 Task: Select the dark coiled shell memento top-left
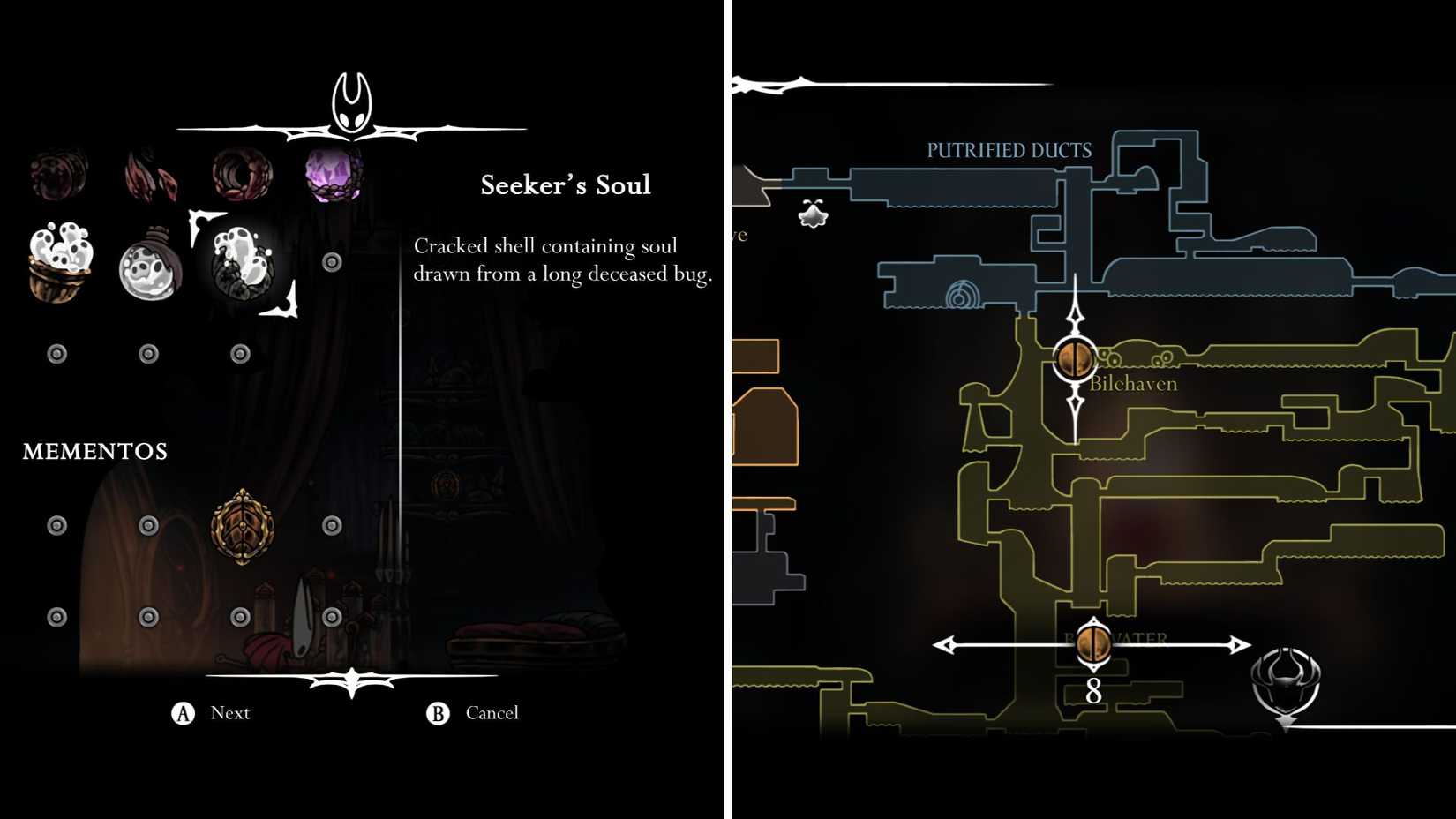57,172
